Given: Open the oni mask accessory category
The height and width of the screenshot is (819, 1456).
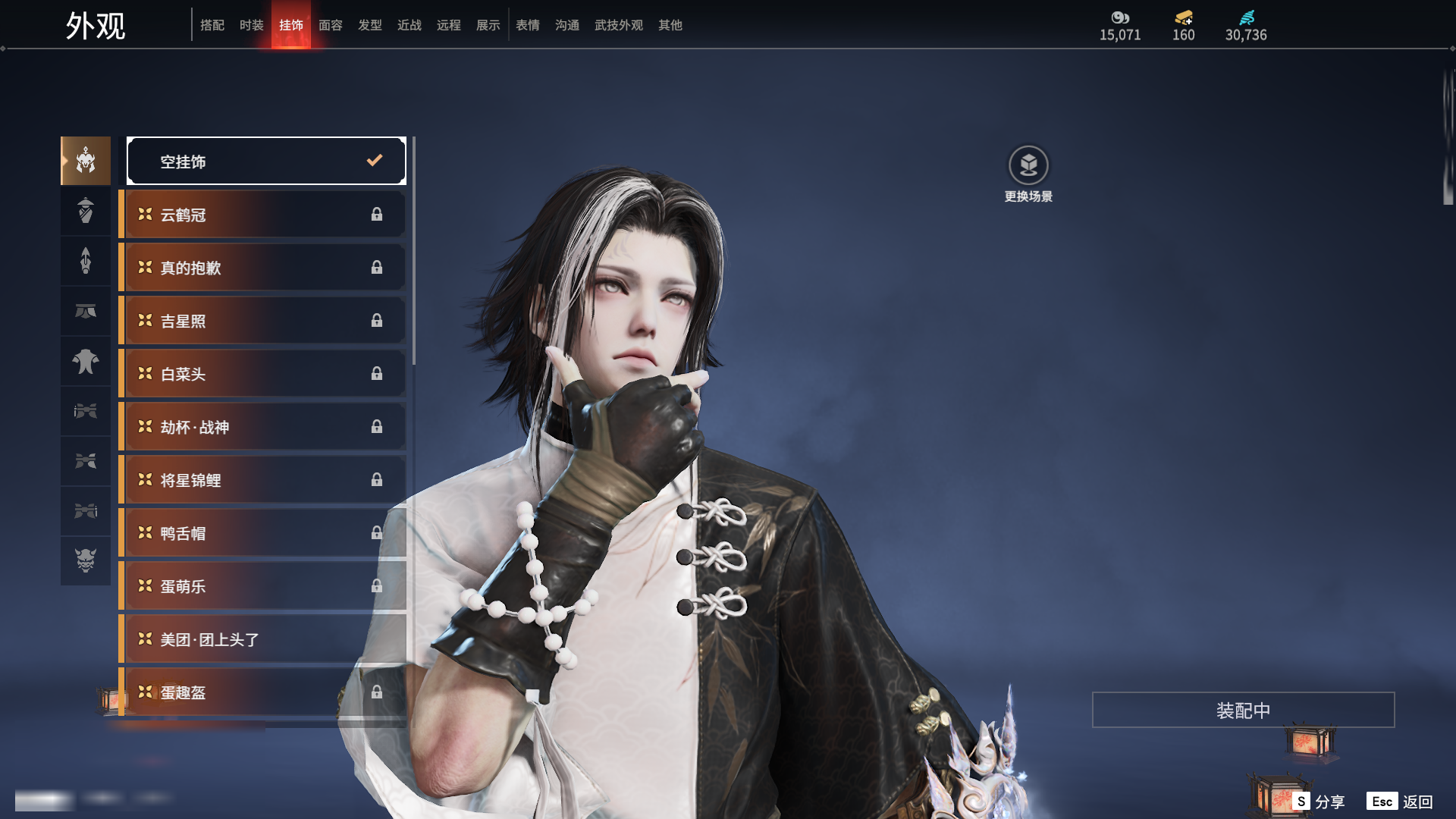Looking at the screenshot, I should (86, 560).
